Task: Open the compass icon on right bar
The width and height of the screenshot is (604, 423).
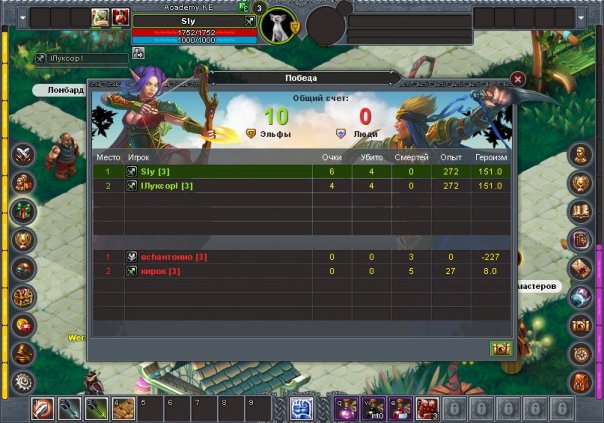Action: click(581, 353)
